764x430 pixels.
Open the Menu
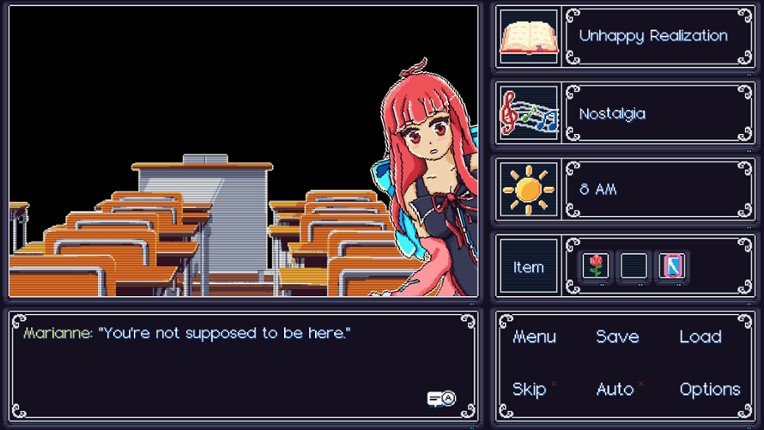[534, 337]
